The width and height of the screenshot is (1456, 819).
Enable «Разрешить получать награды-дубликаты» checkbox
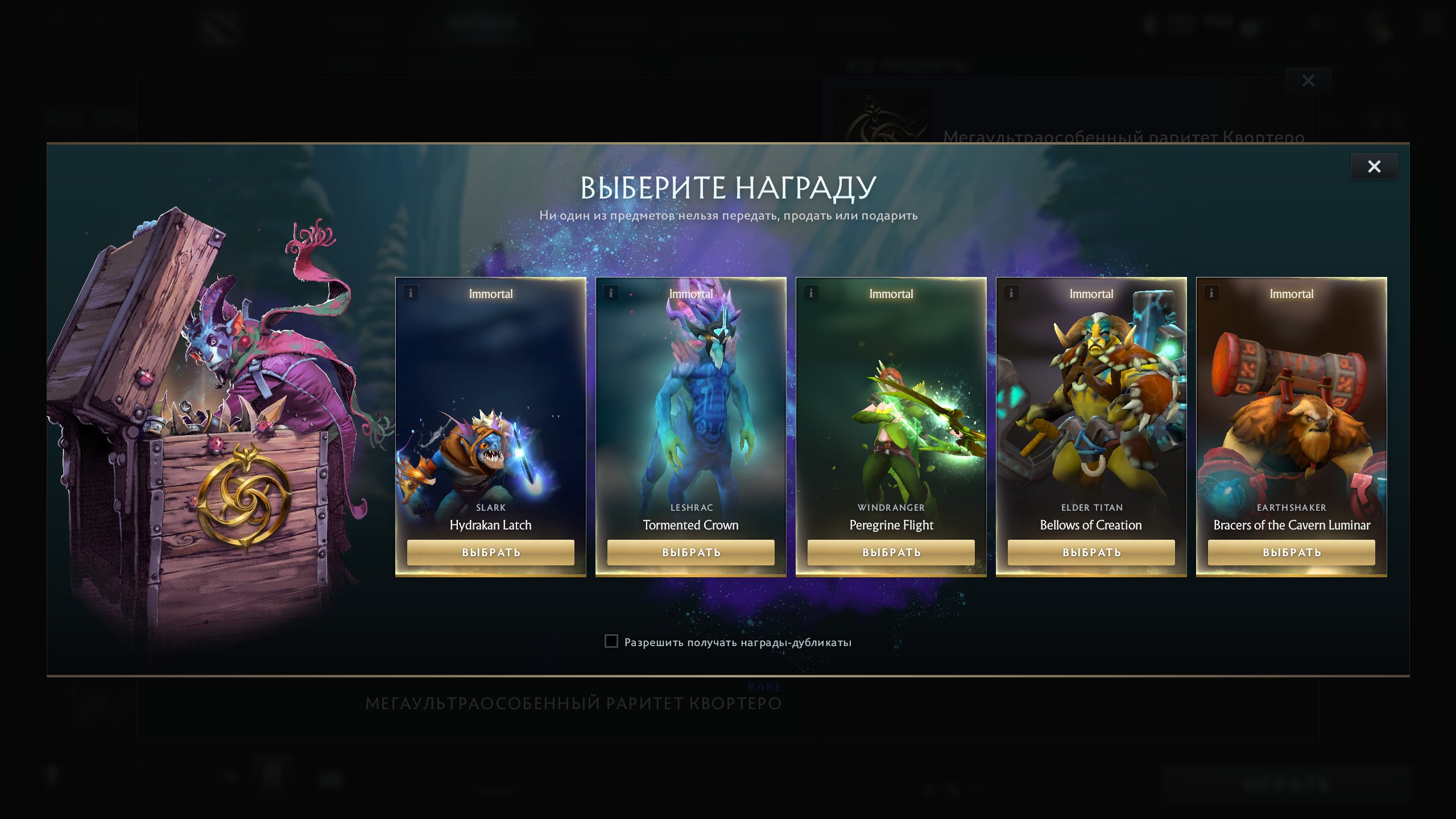[x=611, y=642]
